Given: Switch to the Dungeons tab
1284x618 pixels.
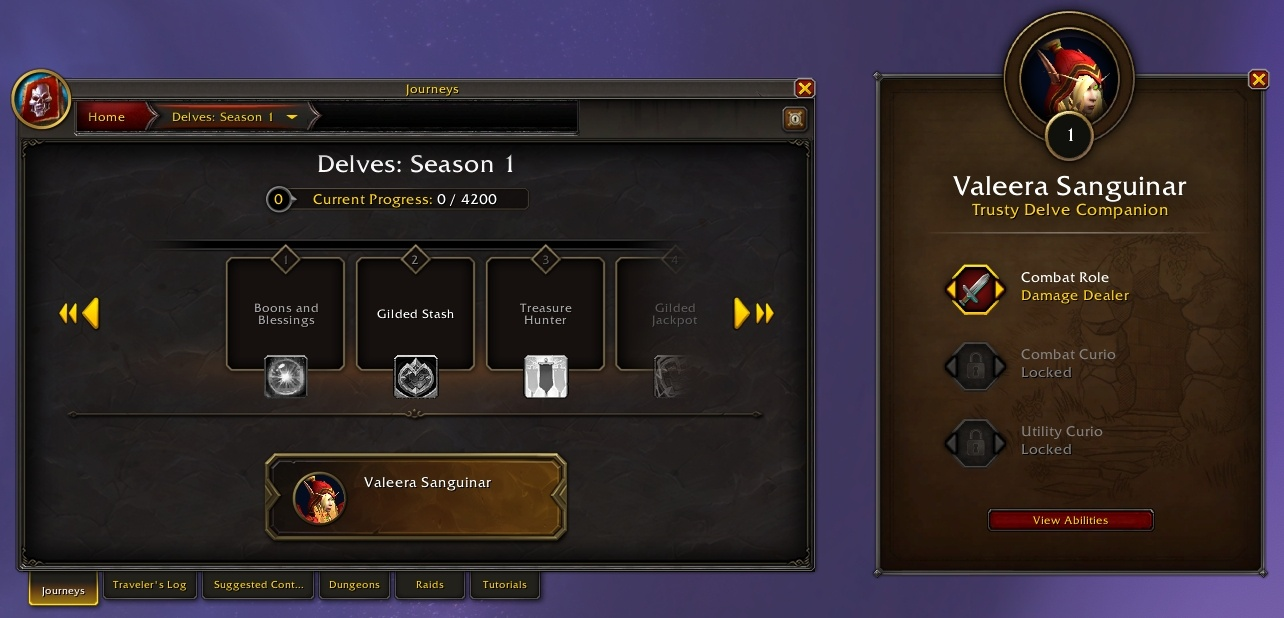Looking at the screenshot, I should tap(355, 585).
